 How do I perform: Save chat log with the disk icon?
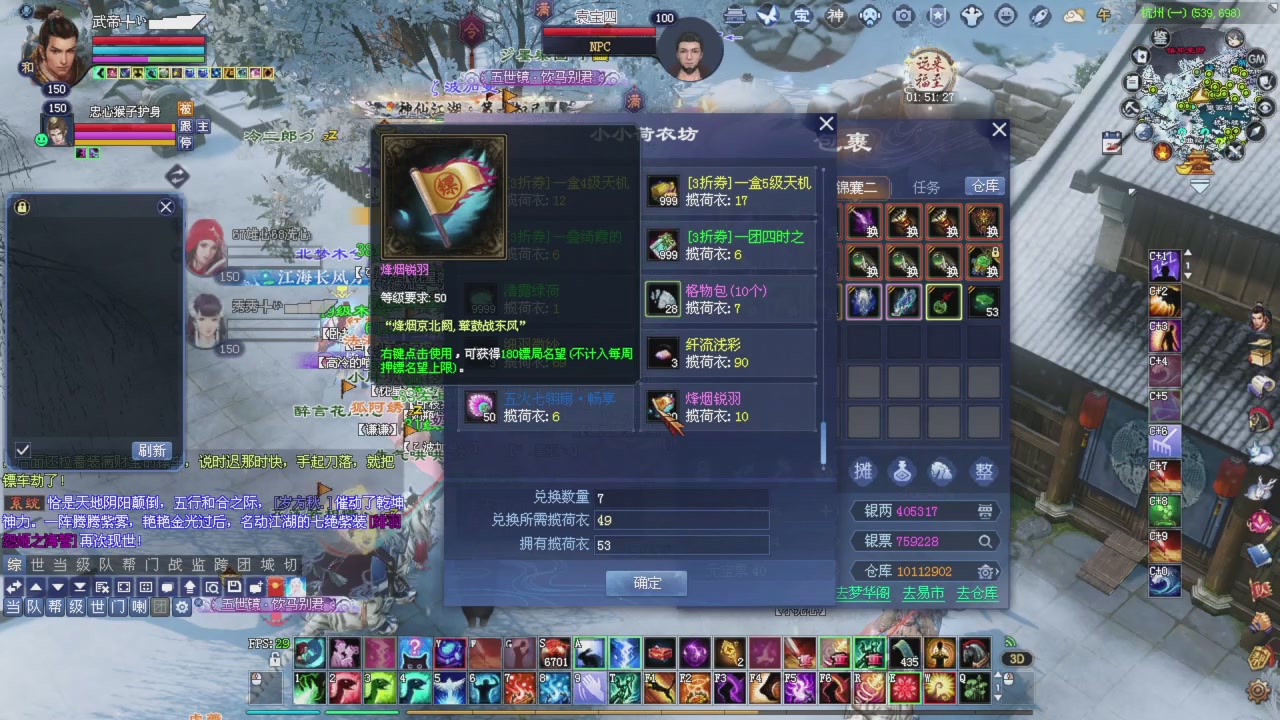[234, 587]
